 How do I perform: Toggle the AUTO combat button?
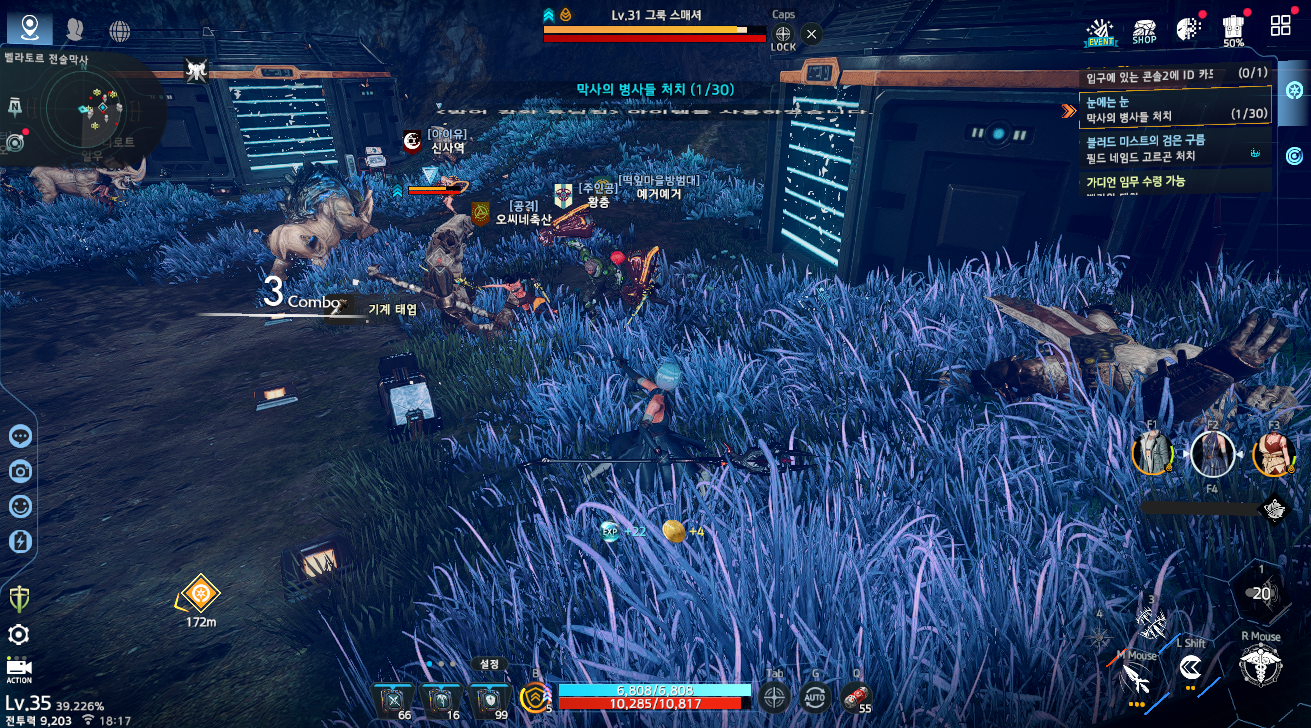[816, 697]
